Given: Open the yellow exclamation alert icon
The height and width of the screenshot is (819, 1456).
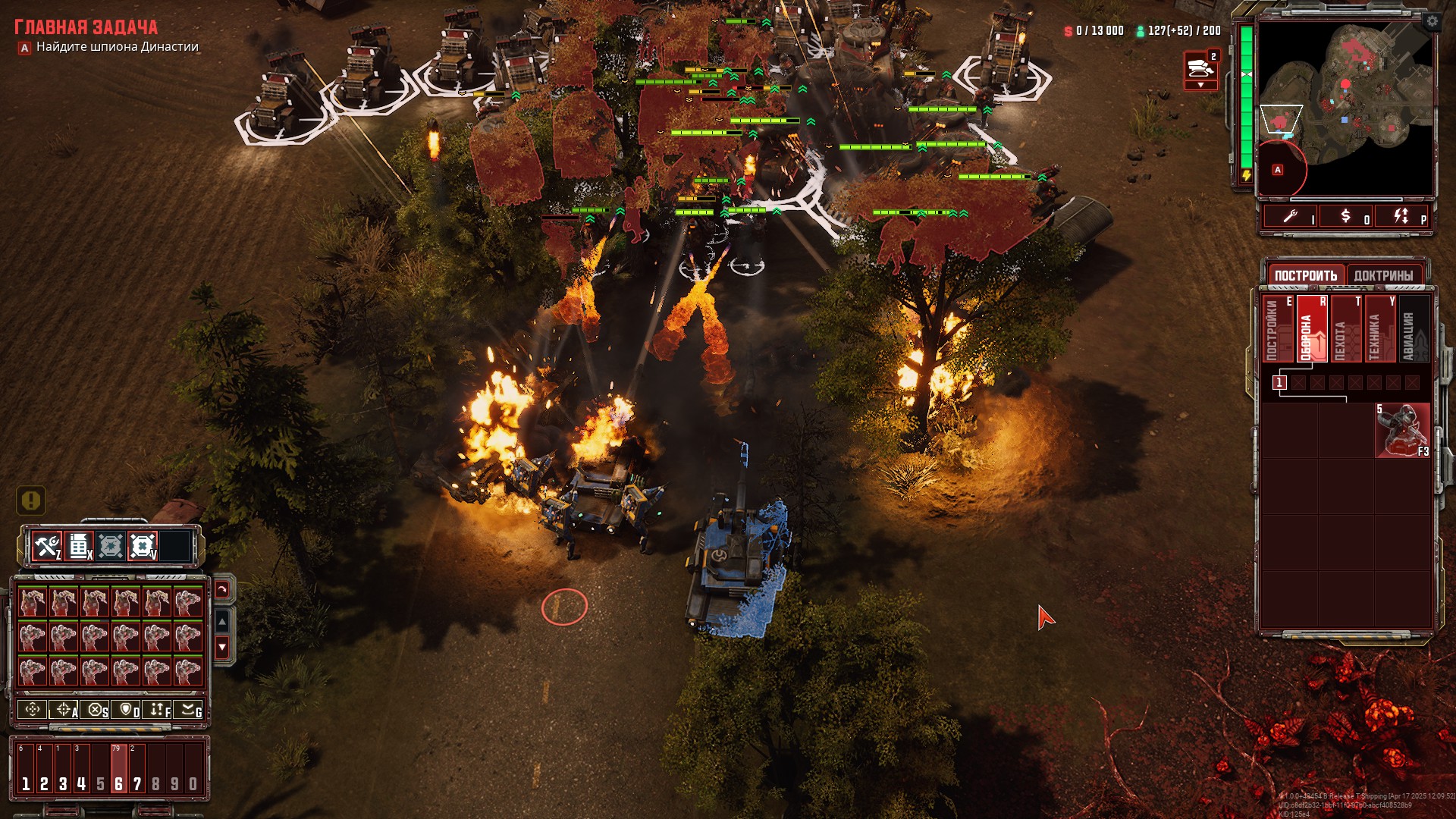Looking at the screenshot, I should point(31,500).
